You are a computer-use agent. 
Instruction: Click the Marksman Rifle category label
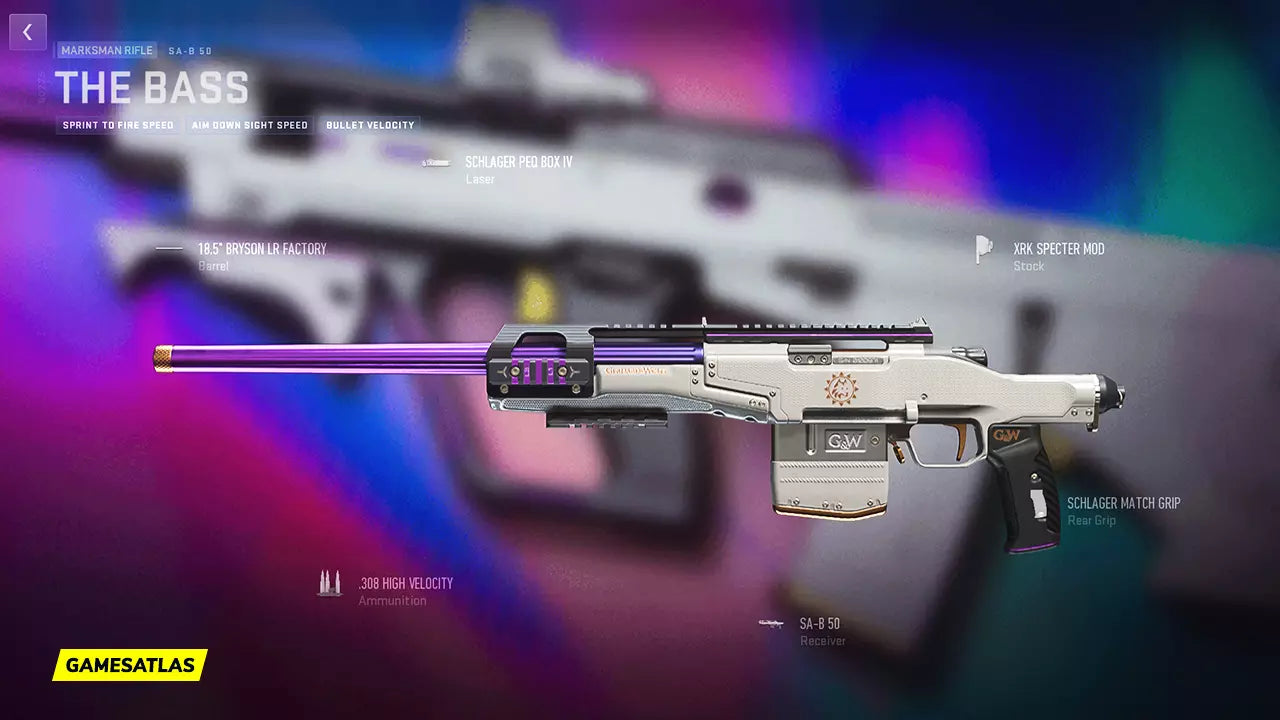click(107, 50)
